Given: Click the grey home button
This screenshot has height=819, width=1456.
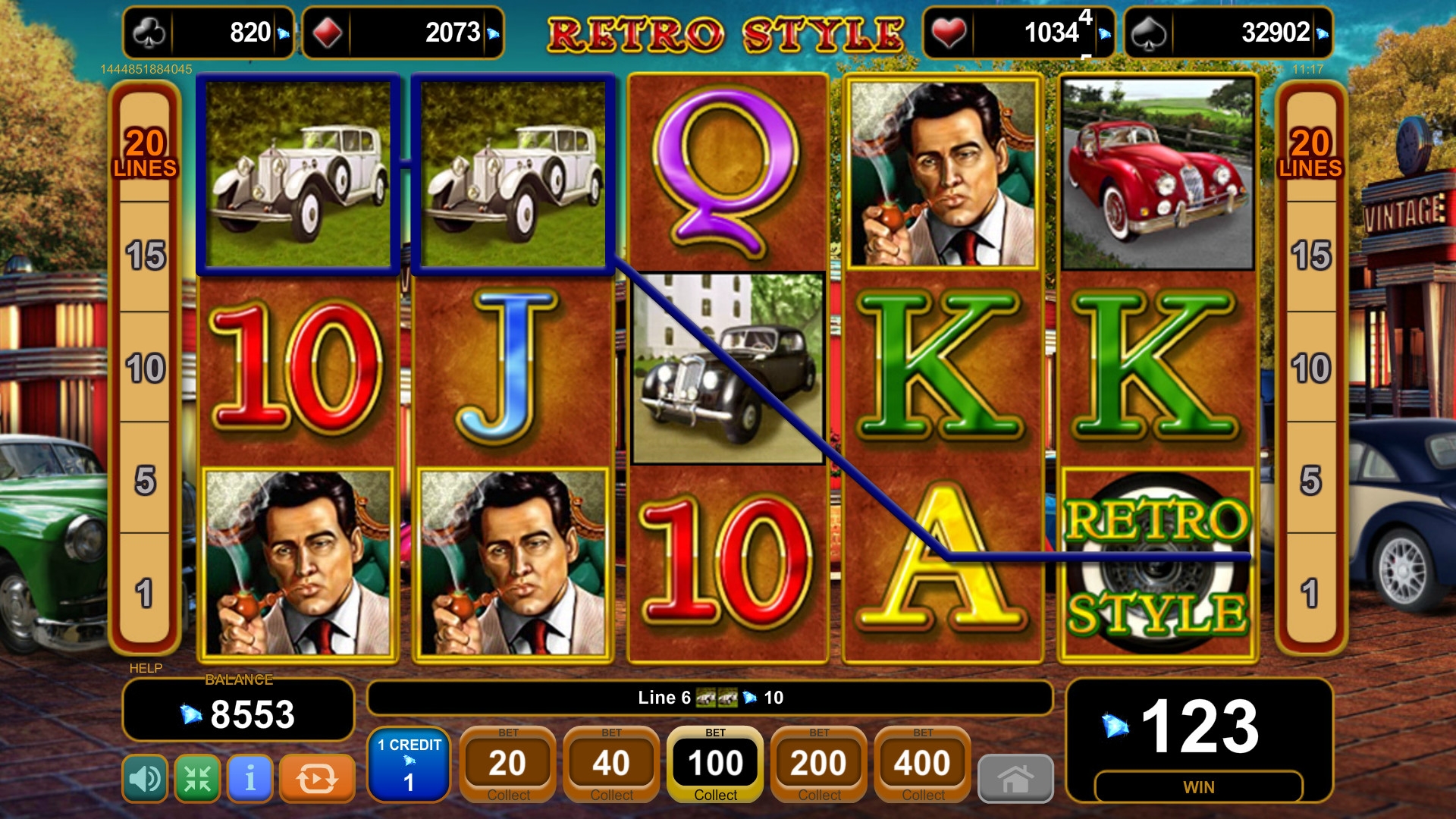Looking at the screenshot, I should [1015, 778].
